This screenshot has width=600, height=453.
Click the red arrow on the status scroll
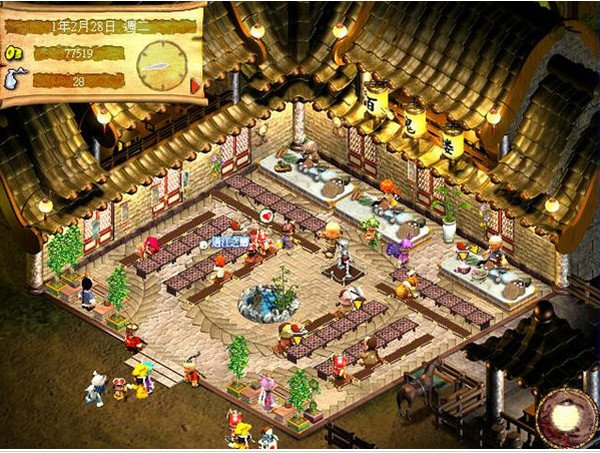(x=195, y=84)
